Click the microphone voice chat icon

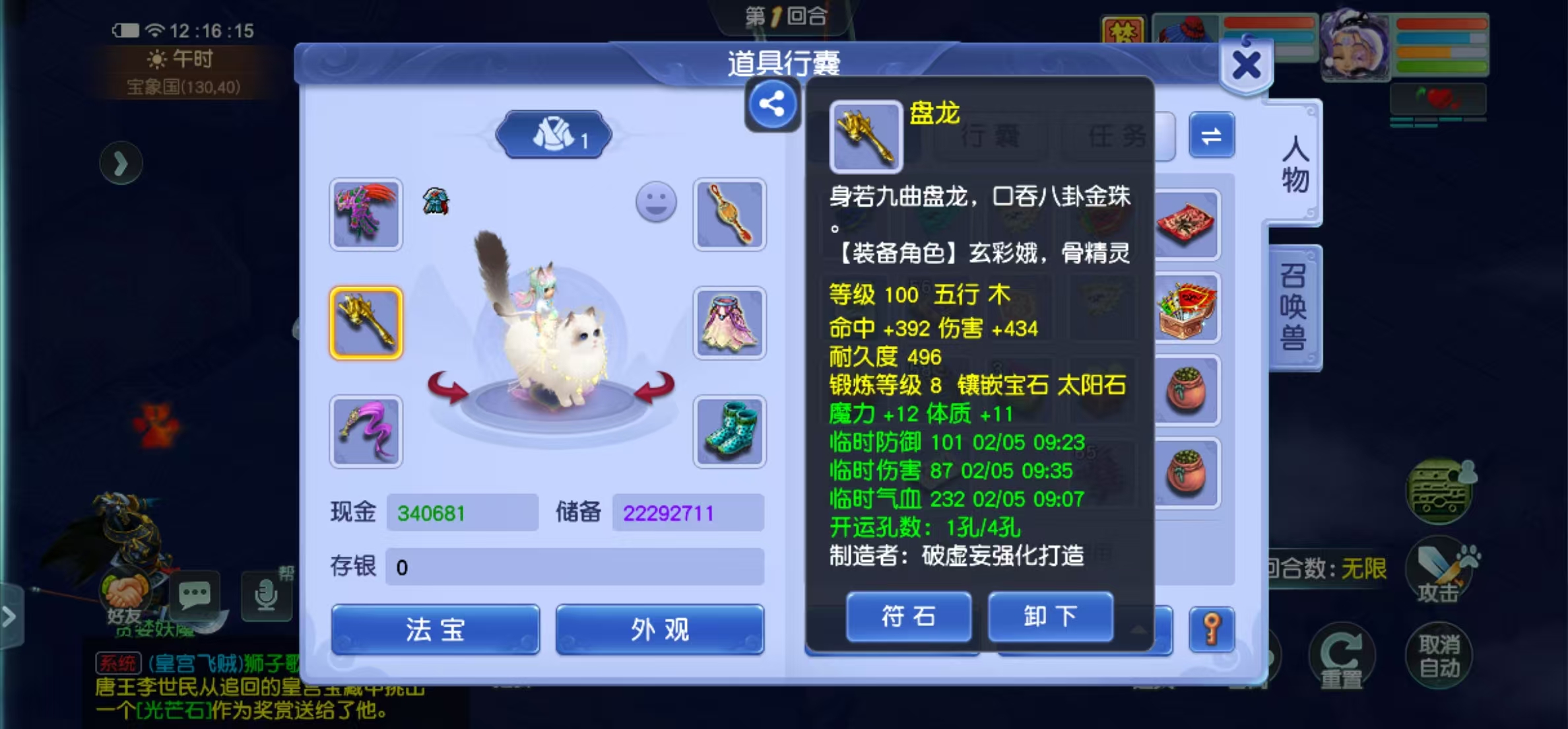[x=267, y=596]
